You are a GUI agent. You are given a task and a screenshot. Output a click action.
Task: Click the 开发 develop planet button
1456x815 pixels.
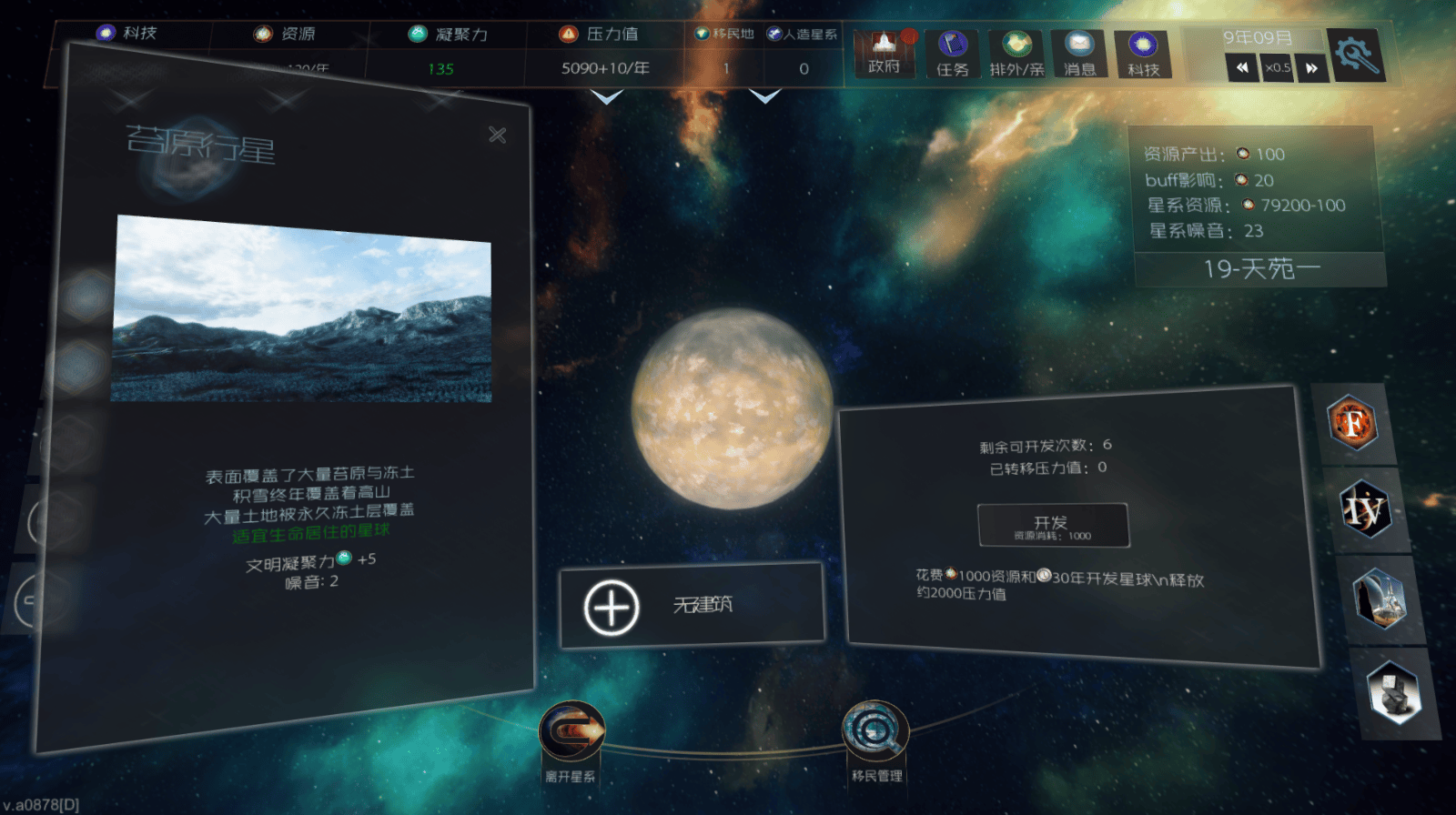click(x=1053, y=525)
